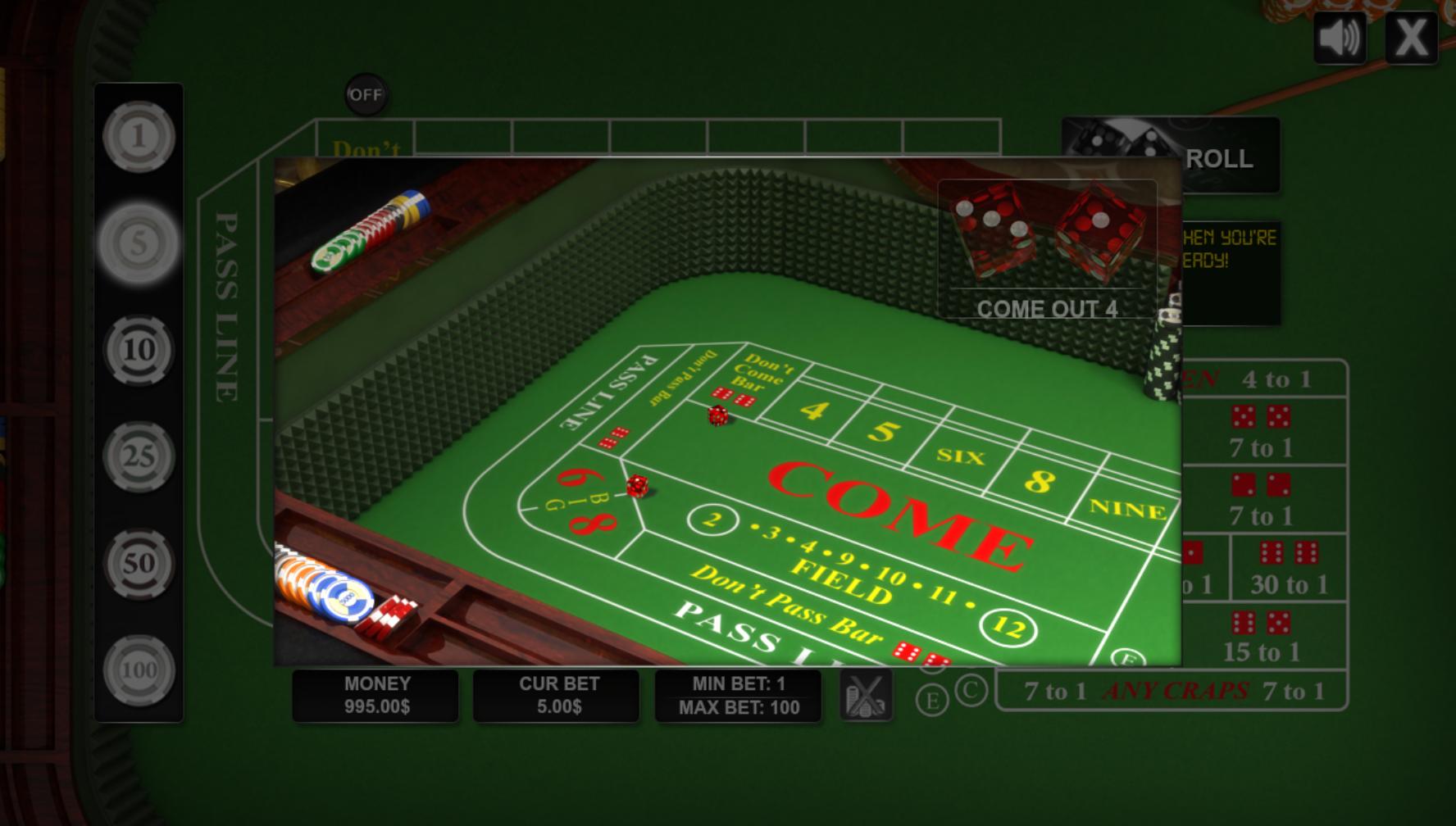Viewport: 1456px width, 826px height.
Task: Click the NINE point number box
Action: click(x=1127, y=508)
